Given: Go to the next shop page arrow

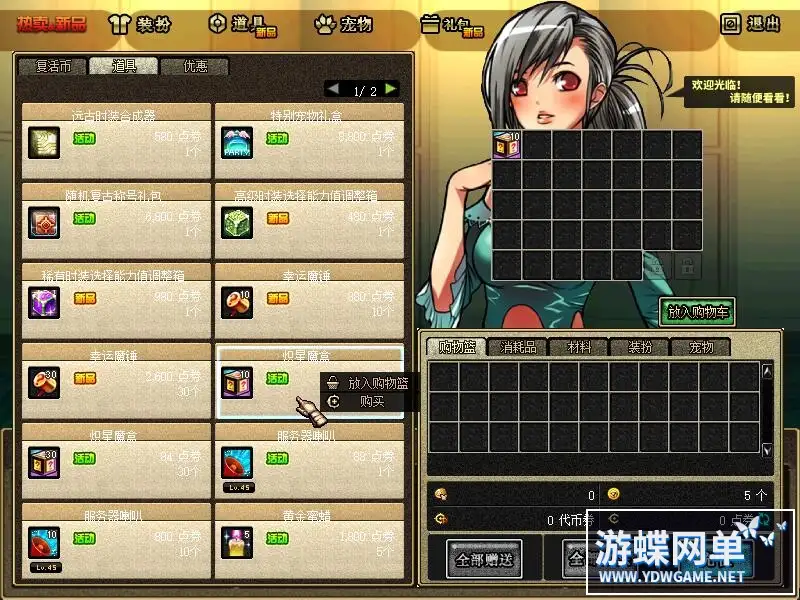Looking at the screenshot, I should [391, 90].
